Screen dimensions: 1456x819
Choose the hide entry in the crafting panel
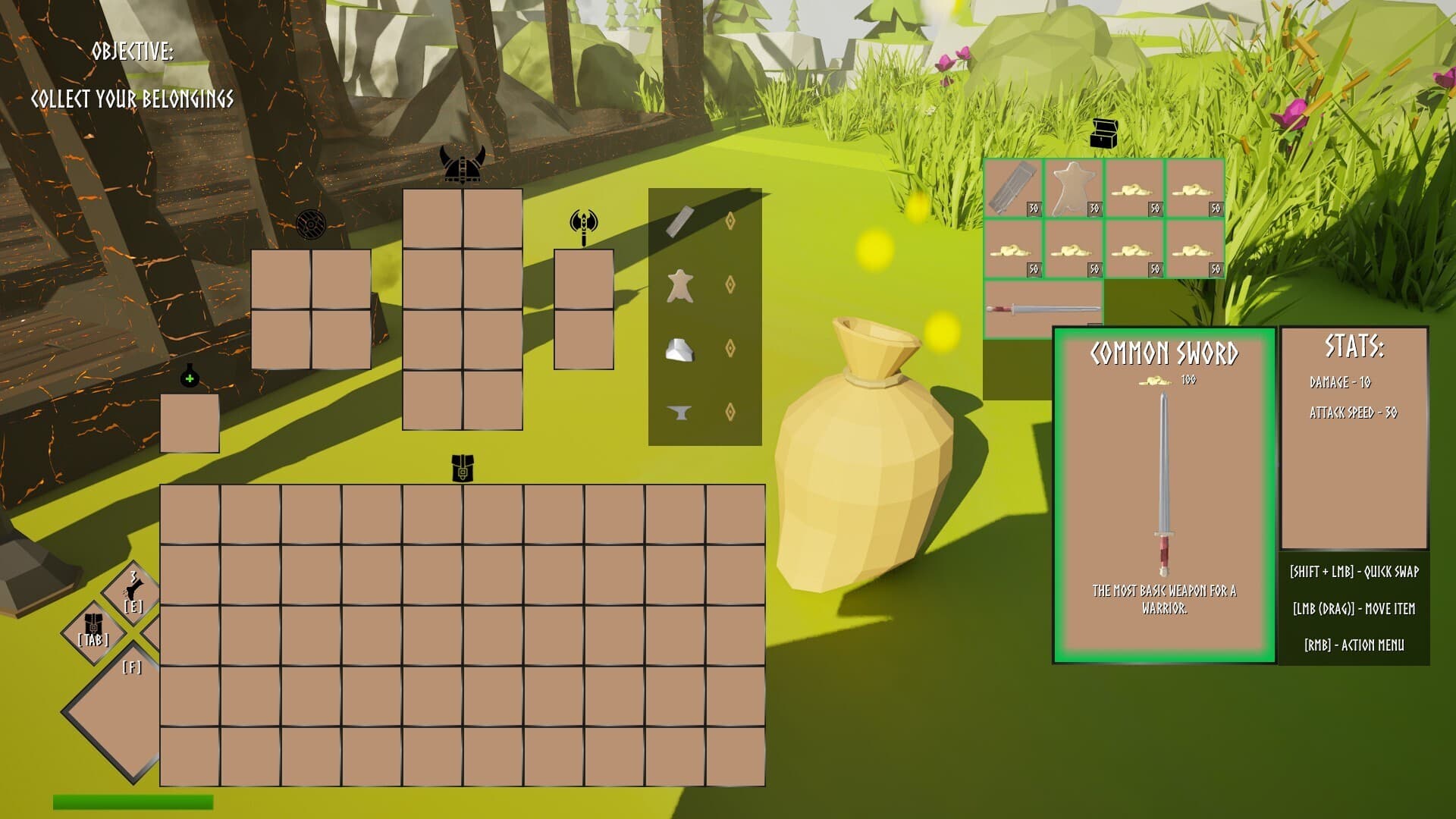[x=679, y=285]
